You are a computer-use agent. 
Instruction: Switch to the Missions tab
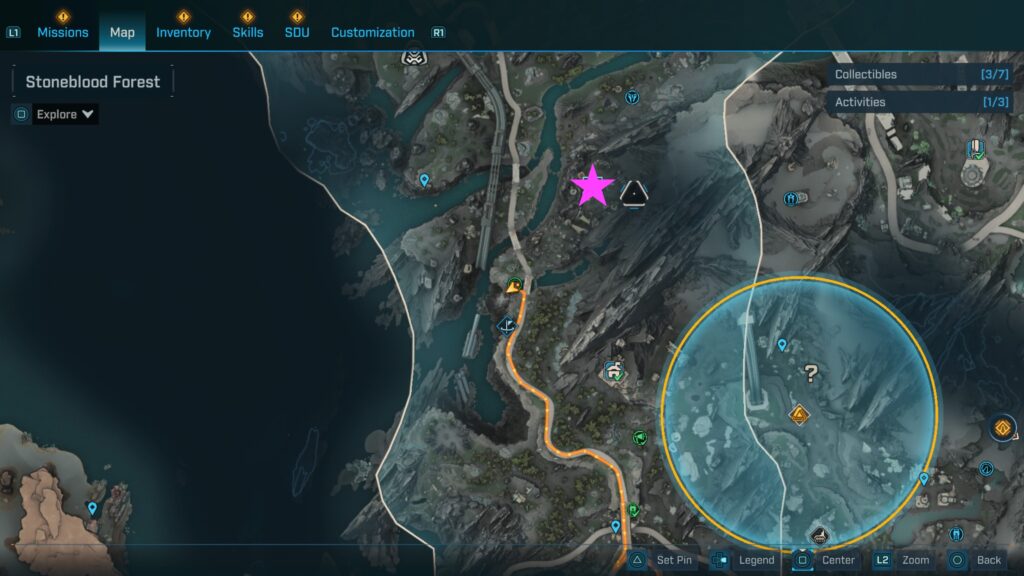tap(63, 32)
